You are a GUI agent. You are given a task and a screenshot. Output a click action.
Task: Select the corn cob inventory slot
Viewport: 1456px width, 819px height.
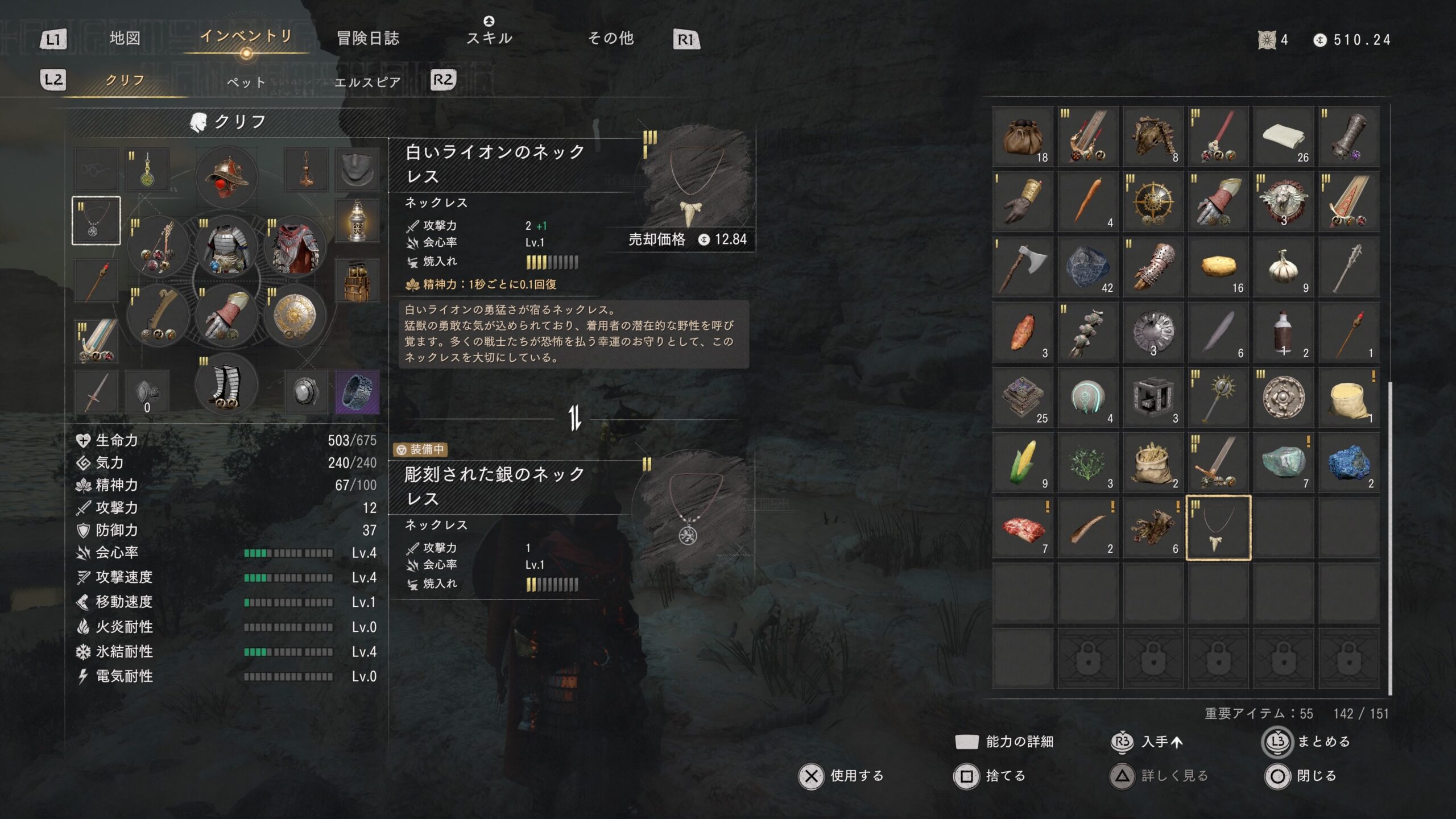click(1022, 462)
